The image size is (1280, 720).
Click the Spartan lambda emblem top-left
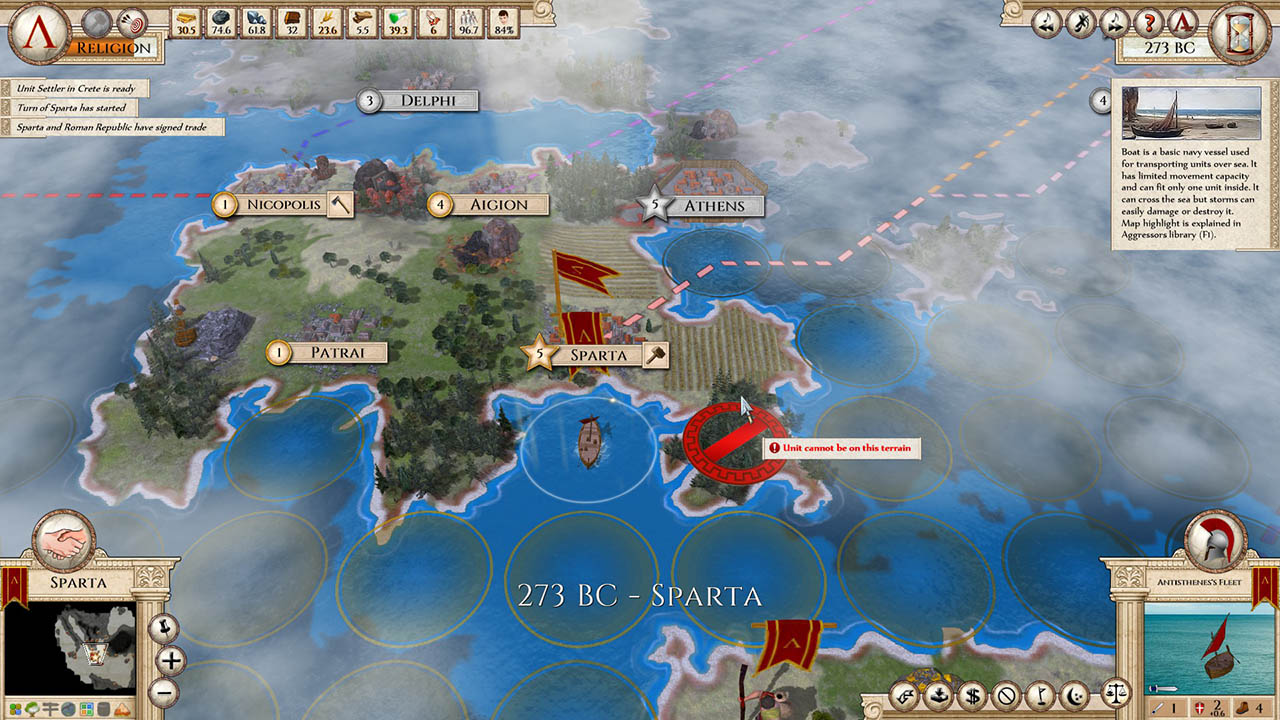pyautogui.click(x=37, y=31)
